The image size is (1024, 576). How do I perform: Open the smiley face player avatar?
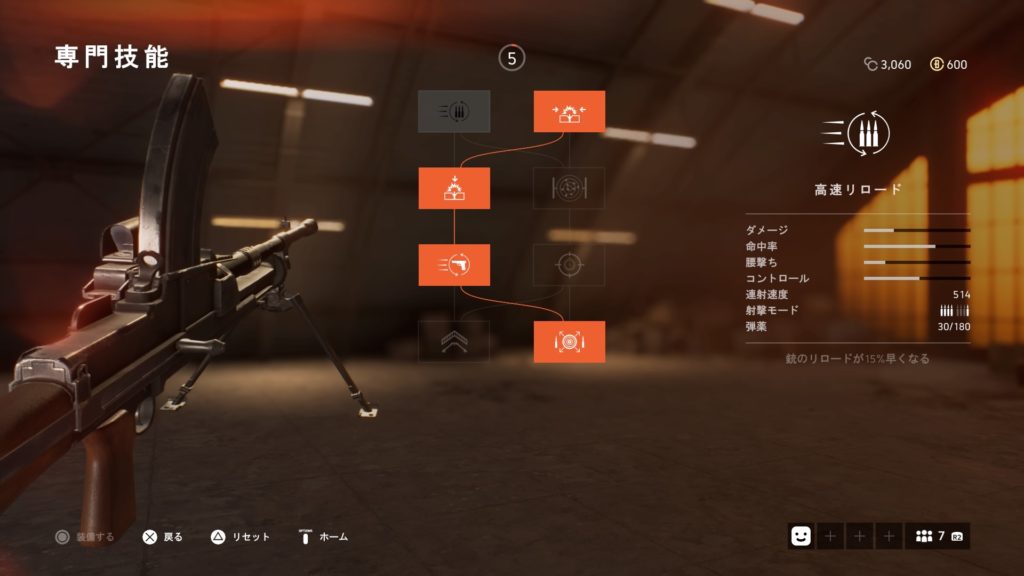coord(800,536)
